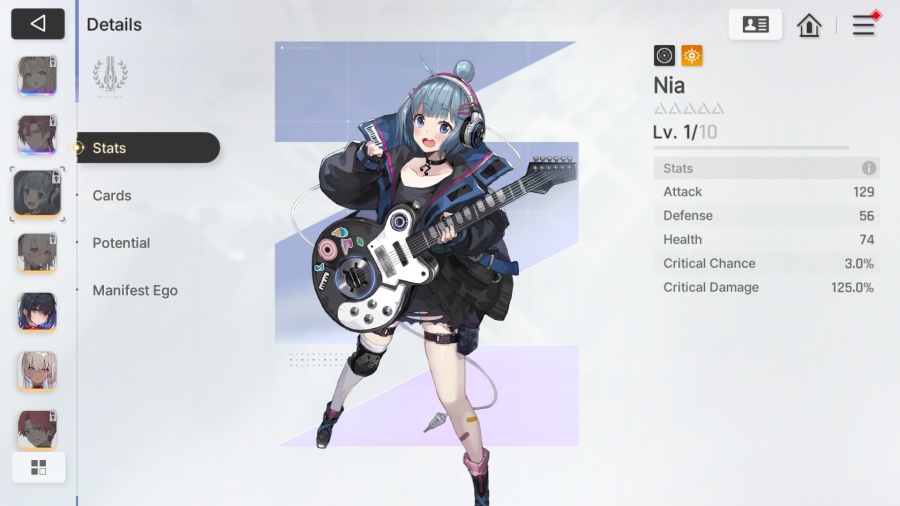This screenshot has height=506, width=900.
Task: Inspect the orange sun-eye attribute icon
Action: pos(692,56)
